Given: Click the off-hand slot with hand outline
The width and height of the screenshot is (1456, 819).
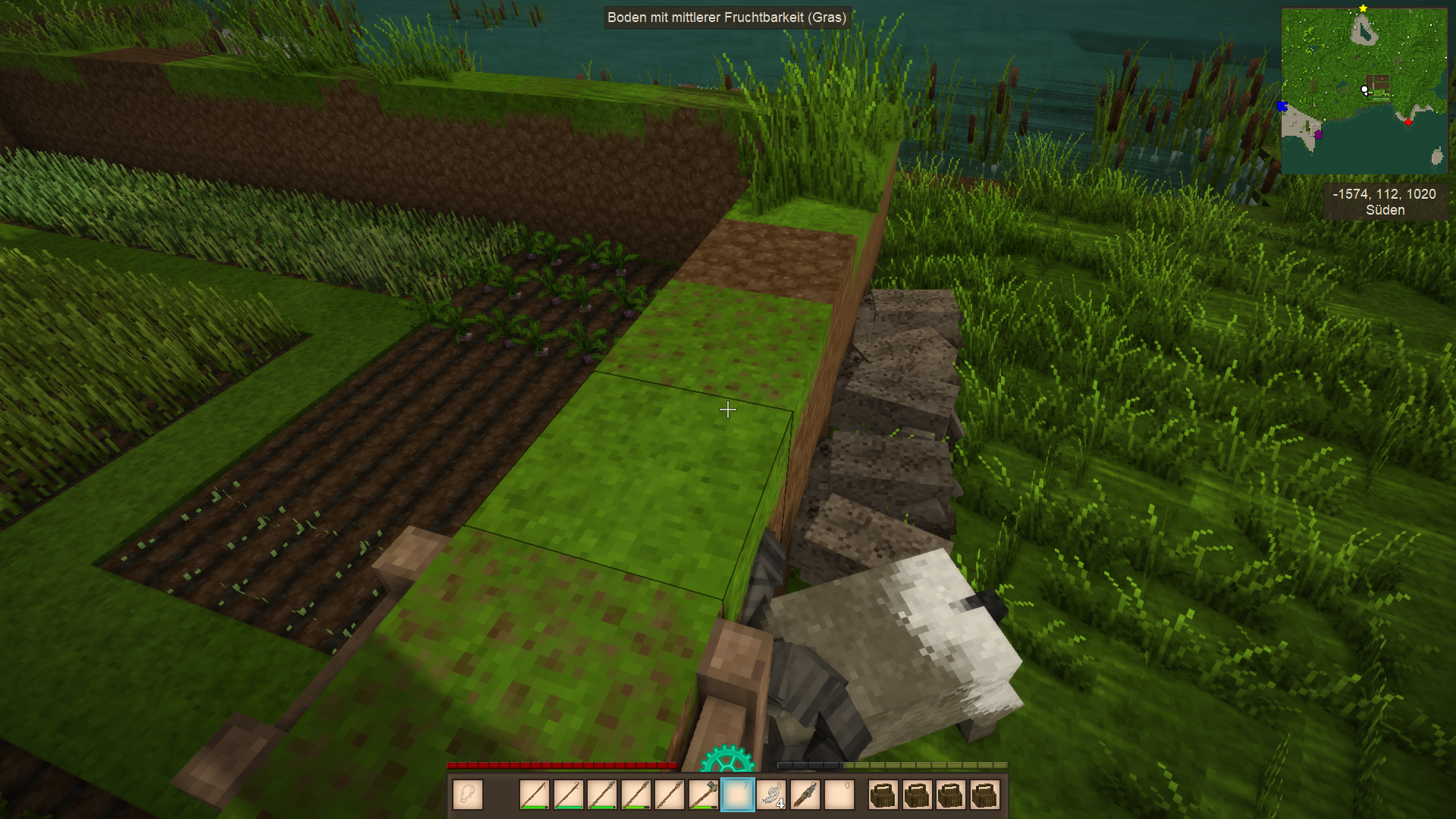Looking at the screenshot, I should click(x=468, y=795).
